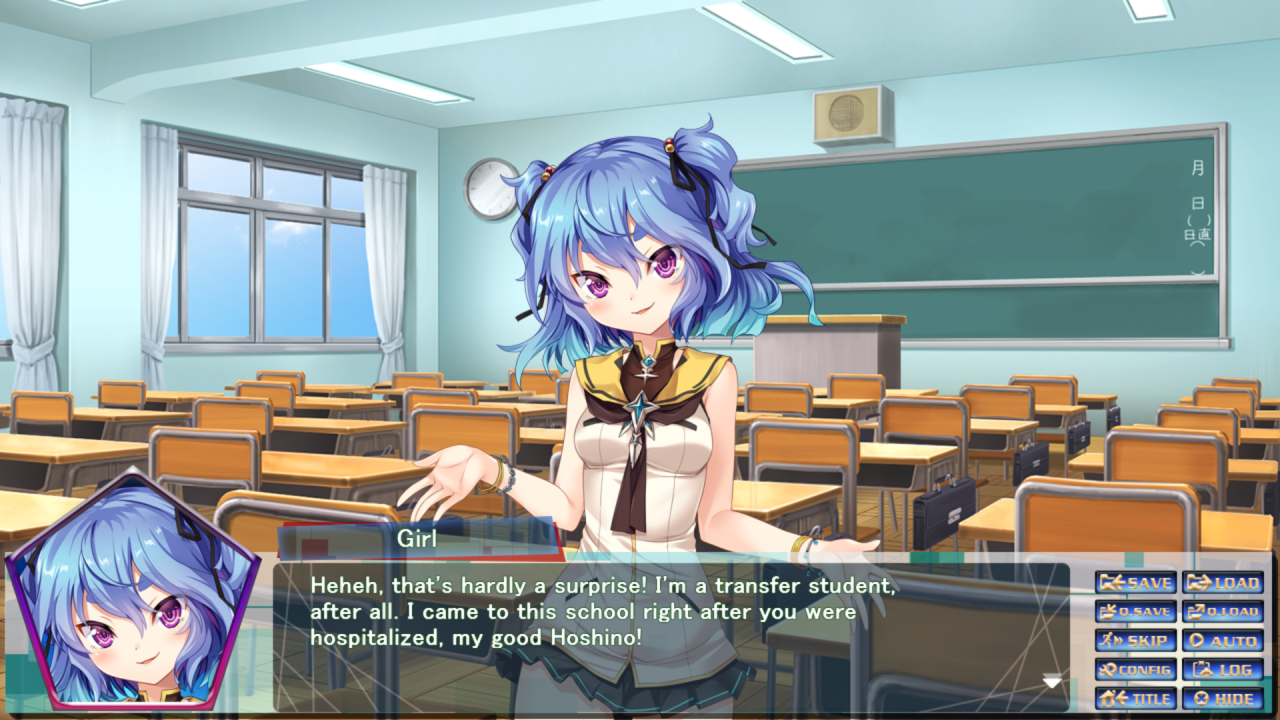Quick save with Q.SAVE button

(1136, 612)
